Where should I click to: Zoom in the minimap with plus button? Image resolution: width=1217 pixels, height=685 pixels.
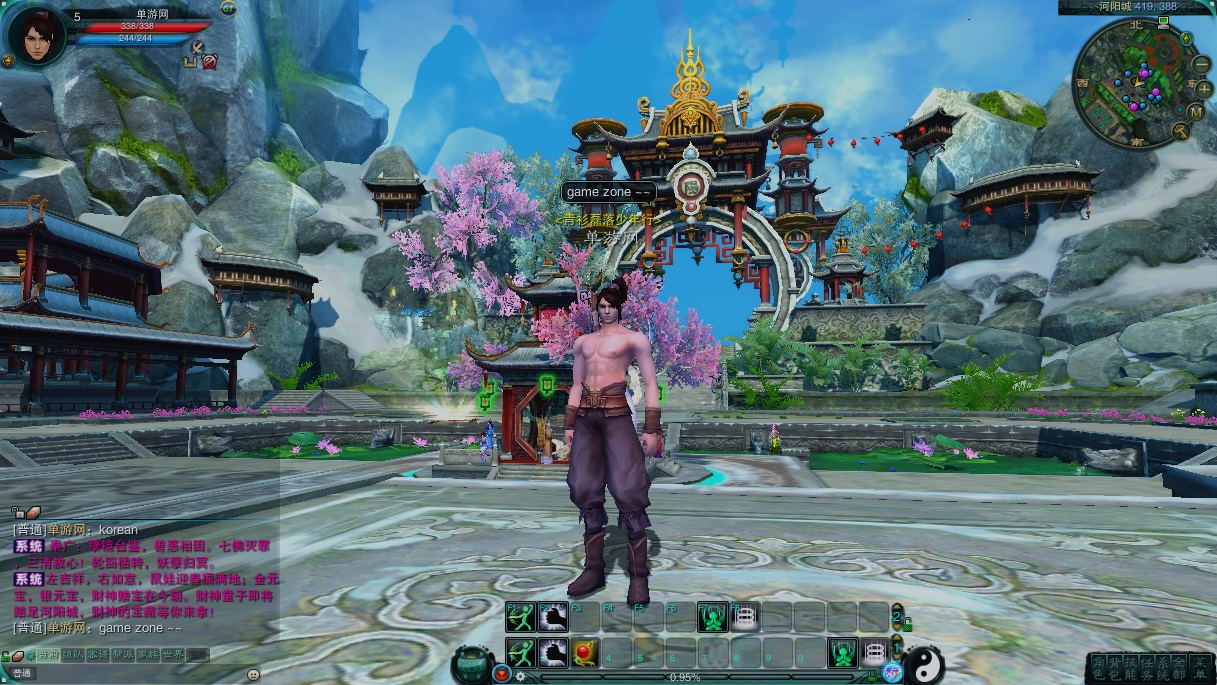tap(1205, 88)
